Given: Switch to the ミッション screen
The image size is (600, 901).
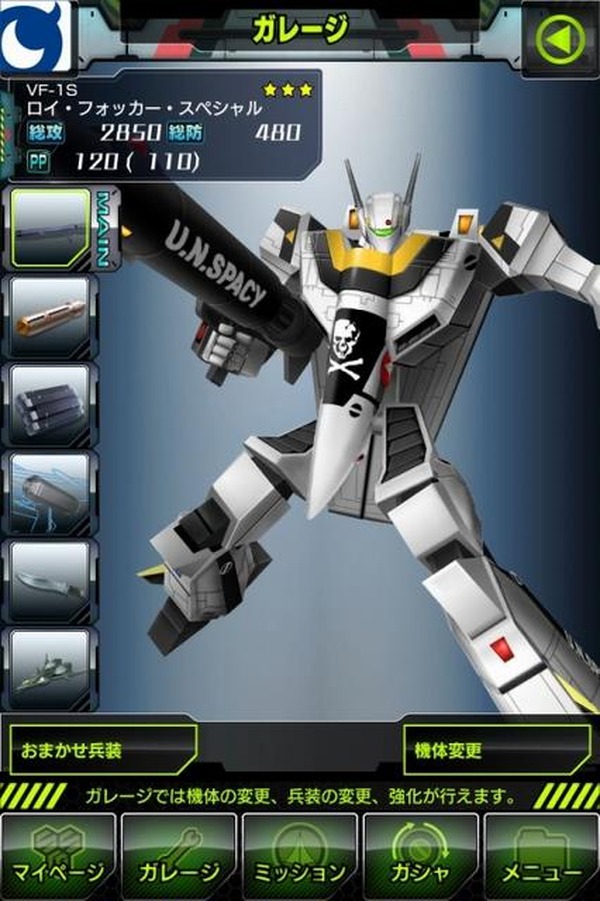Looking at the screenshot, I should pos(299,857).
